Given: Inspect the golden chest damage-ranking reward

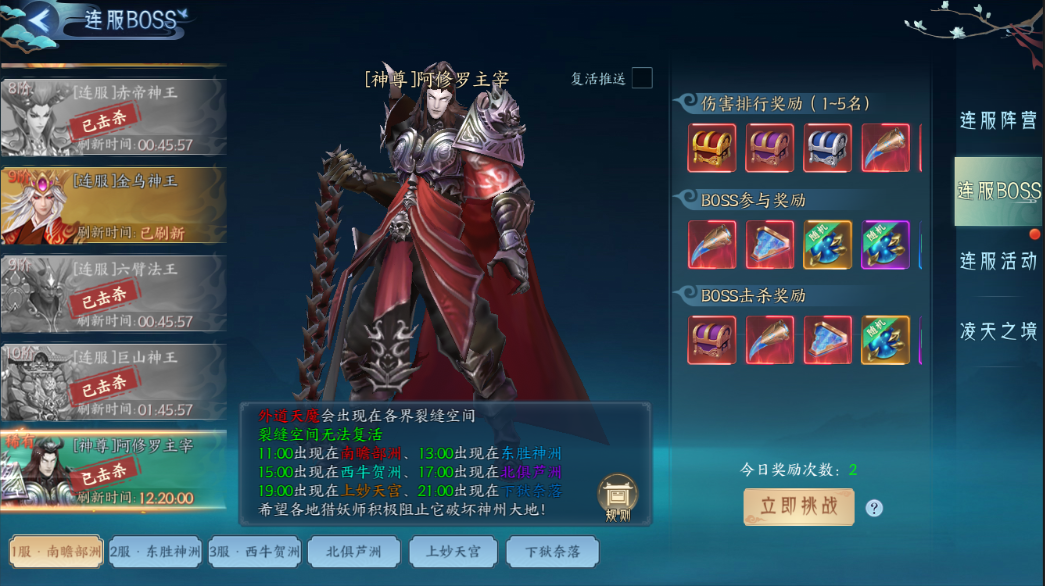Looking at the screenshot, I should pyautogui.click(x=712, y=148).
